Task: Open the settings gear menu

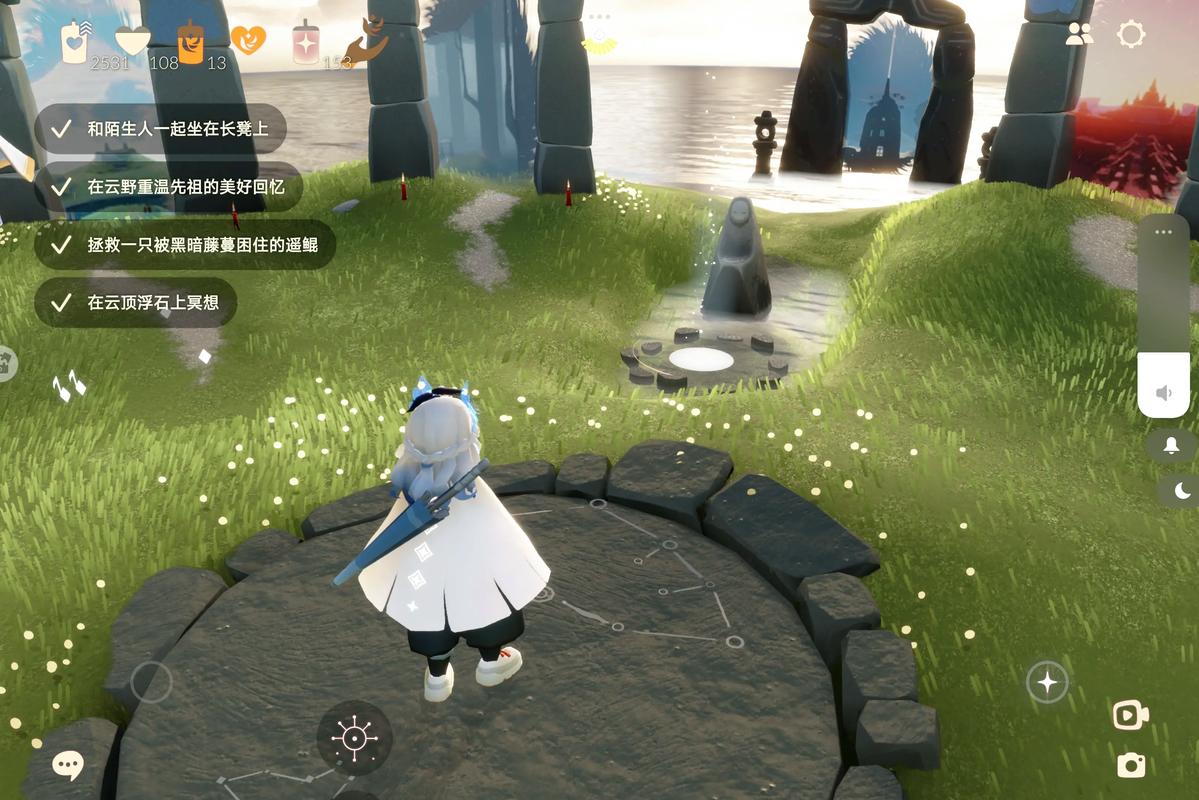Action: (x=1131, y=35)
